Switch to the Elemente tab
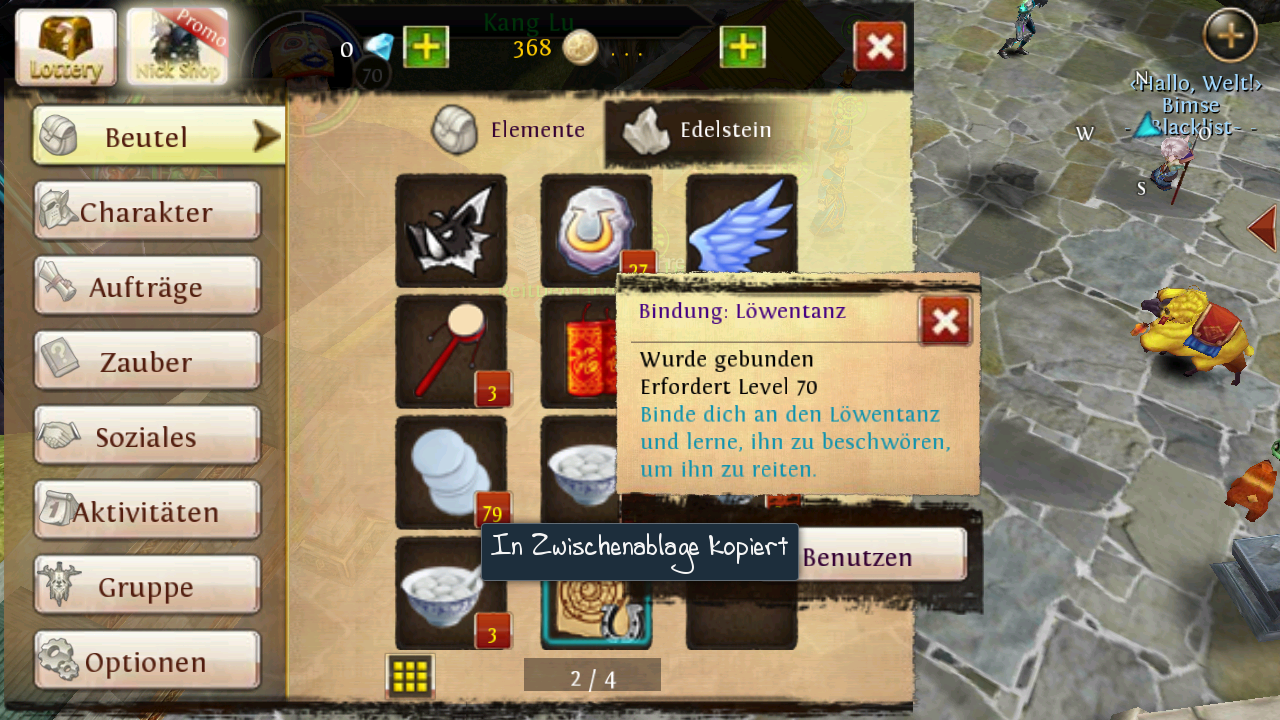Viewport: 1280px width, 720px height. [x=510, y=130]
